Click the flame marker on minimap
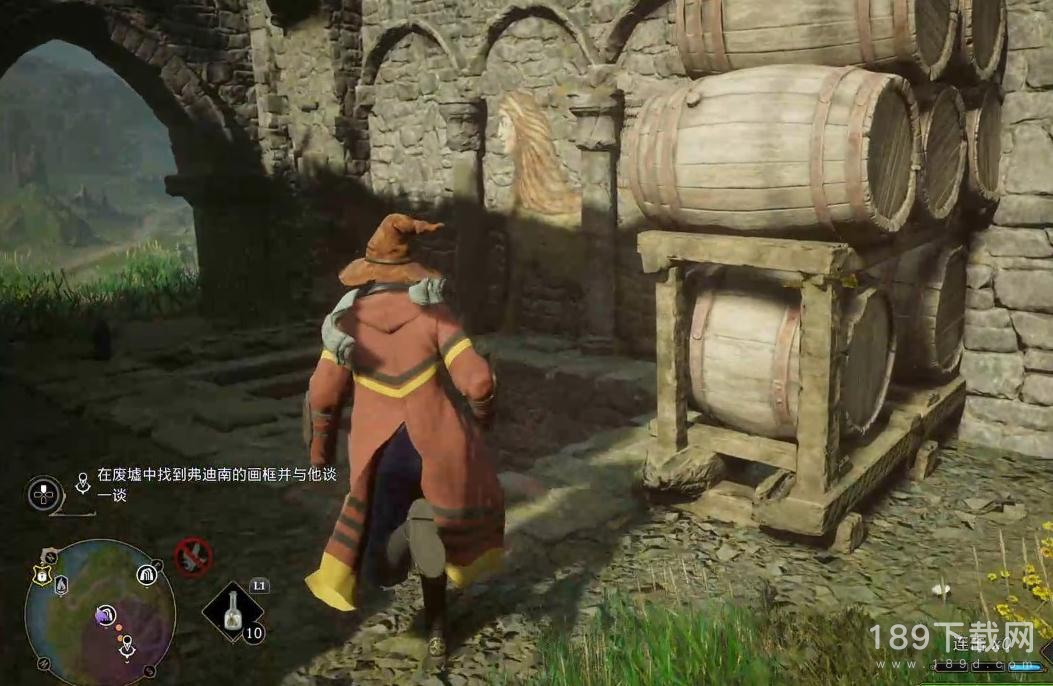The width and height of the screenshot is (1053, 686). (x=62, y=585)
